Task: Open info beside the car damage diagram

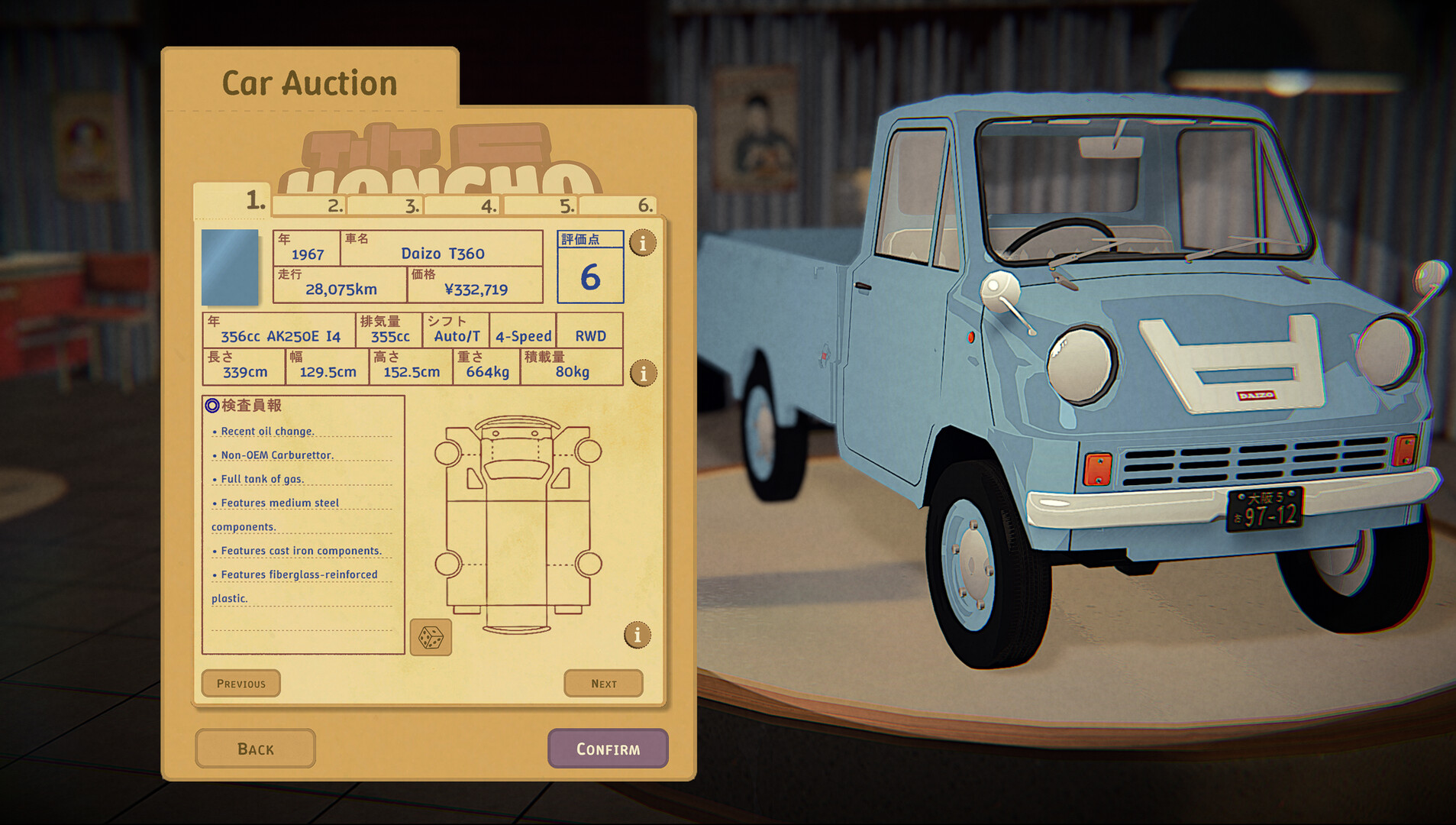Action: [x=638, y=635]
